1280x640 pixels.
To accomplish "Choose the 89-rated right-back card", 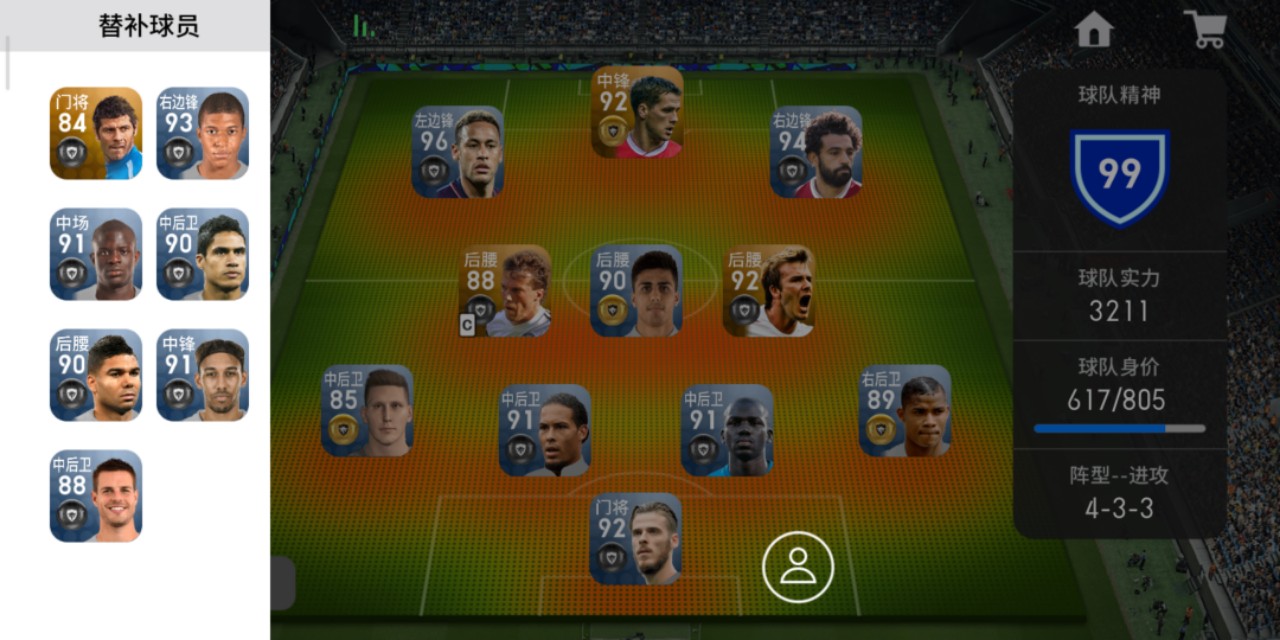I will [x=905, y=411].
